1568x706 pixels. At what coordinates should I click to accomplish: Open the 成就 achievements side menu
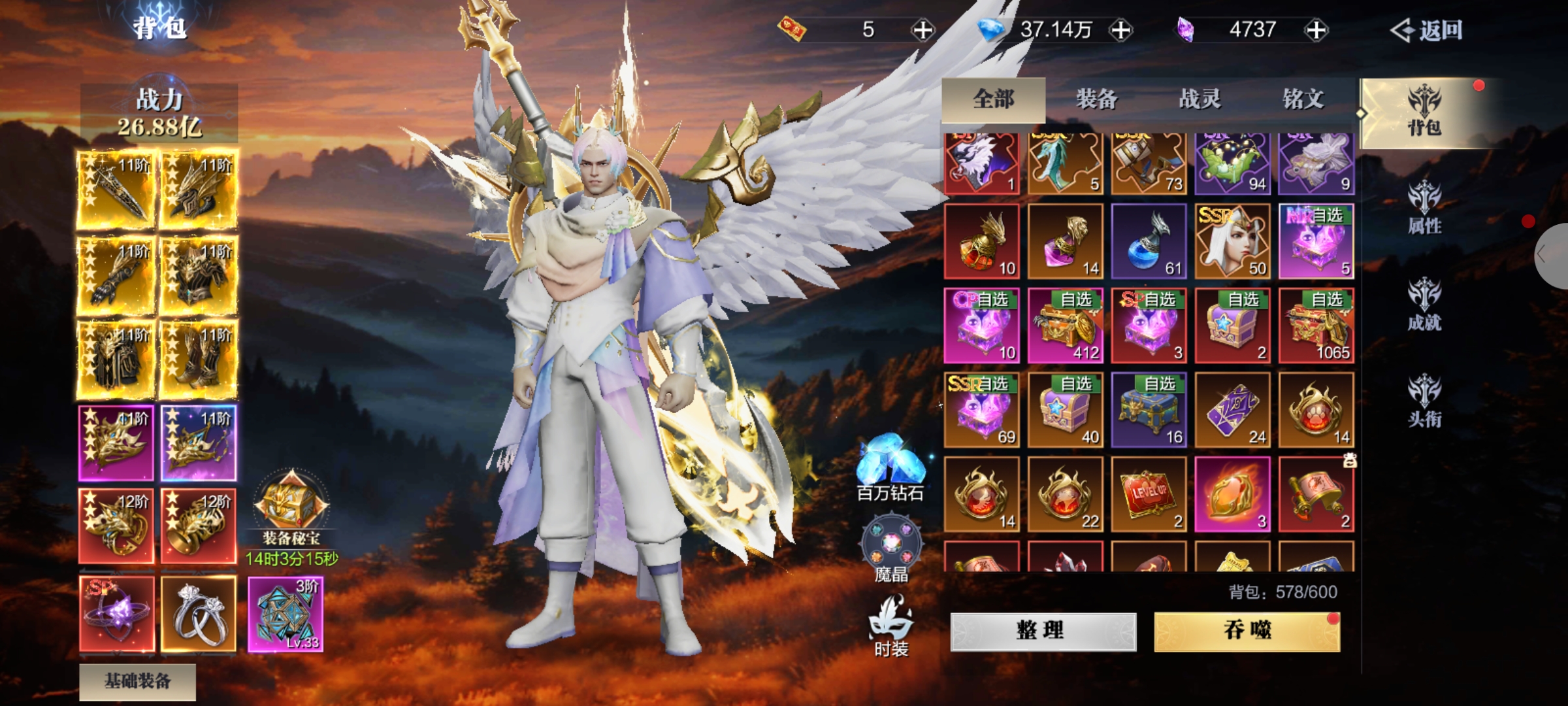pos(1424,305)
